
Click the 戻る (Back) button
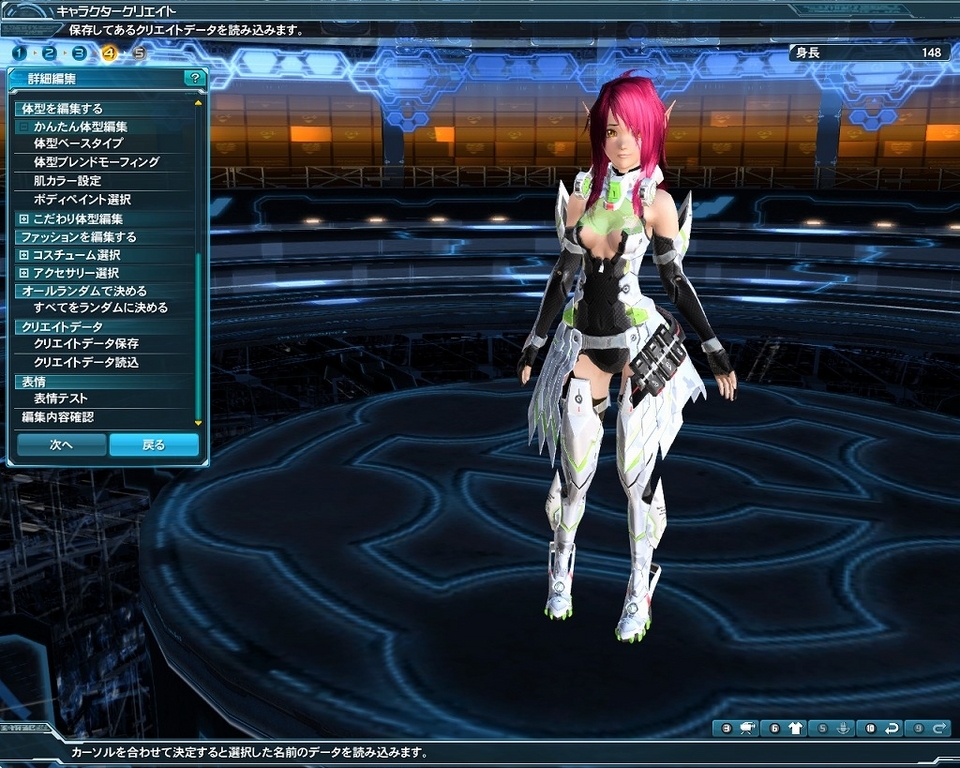153,445
